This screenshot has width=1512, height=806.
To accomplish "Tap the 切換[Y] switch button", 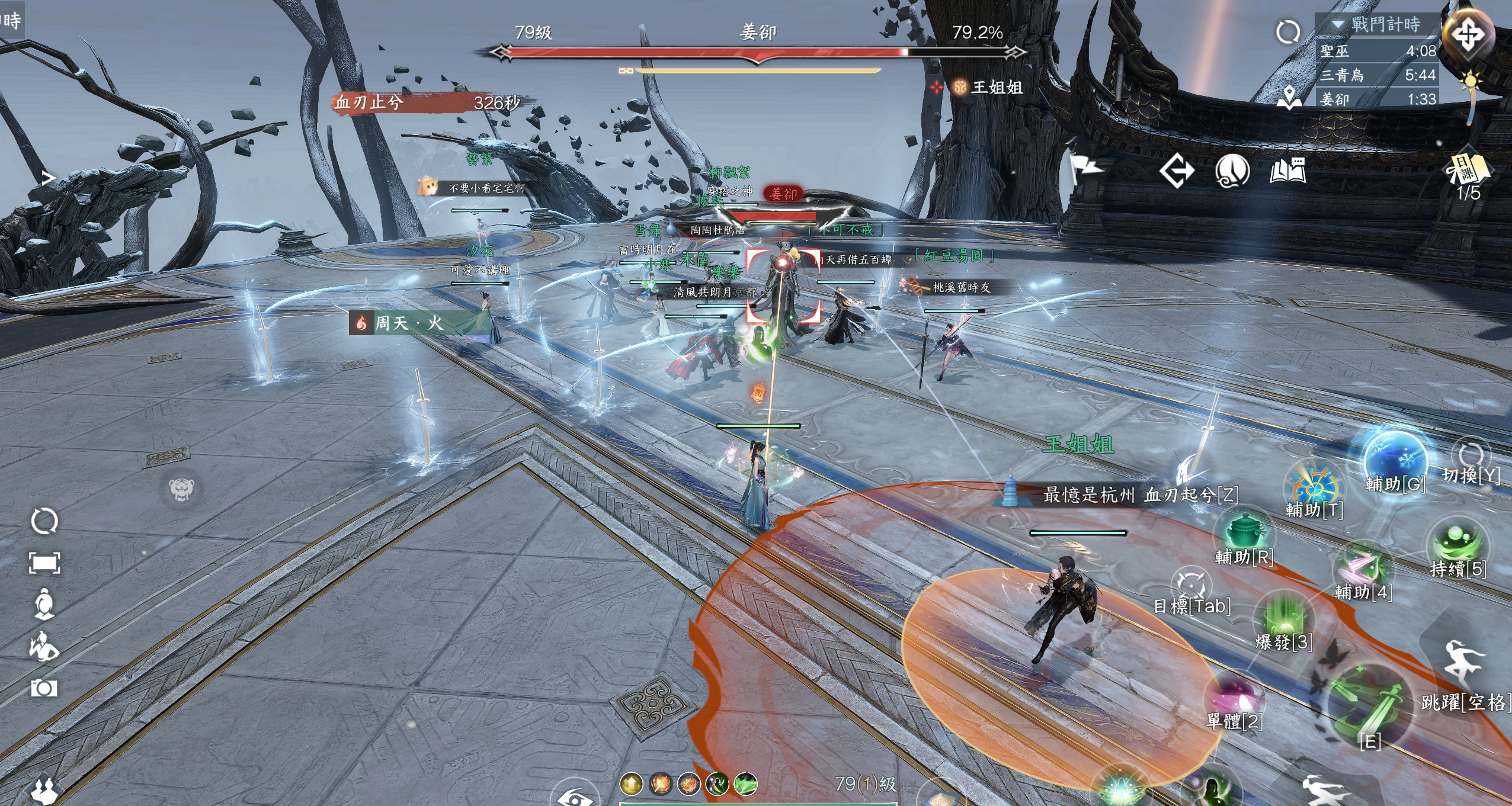I will [x=1471, y=456].
